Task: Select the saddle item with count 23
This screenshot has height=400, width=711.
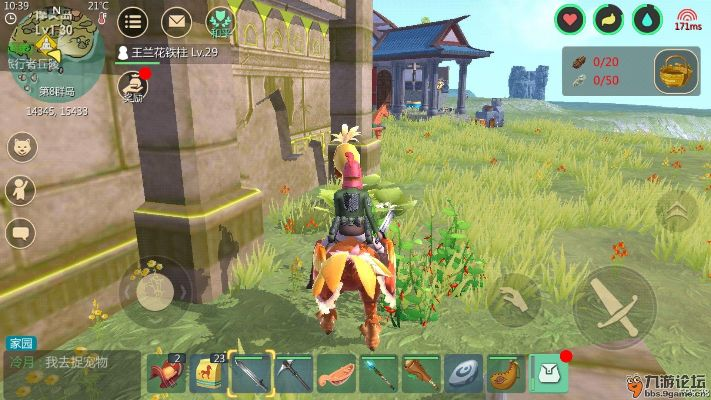Action: [208, 373]
